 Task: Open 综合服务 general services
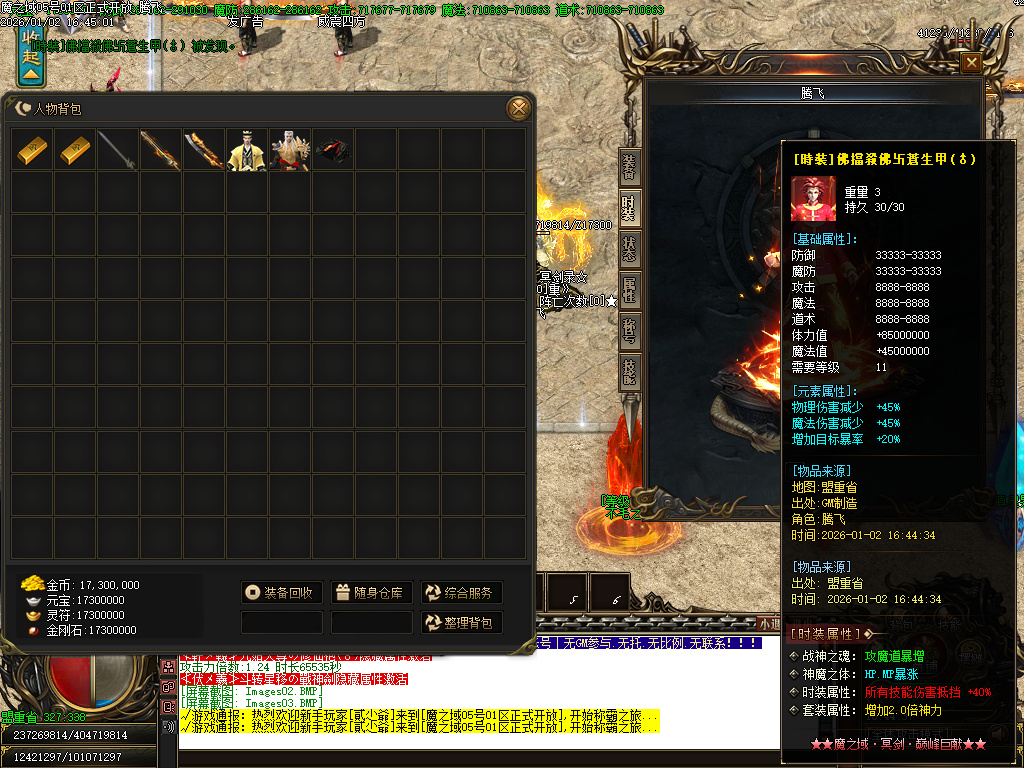pos(461,593)
